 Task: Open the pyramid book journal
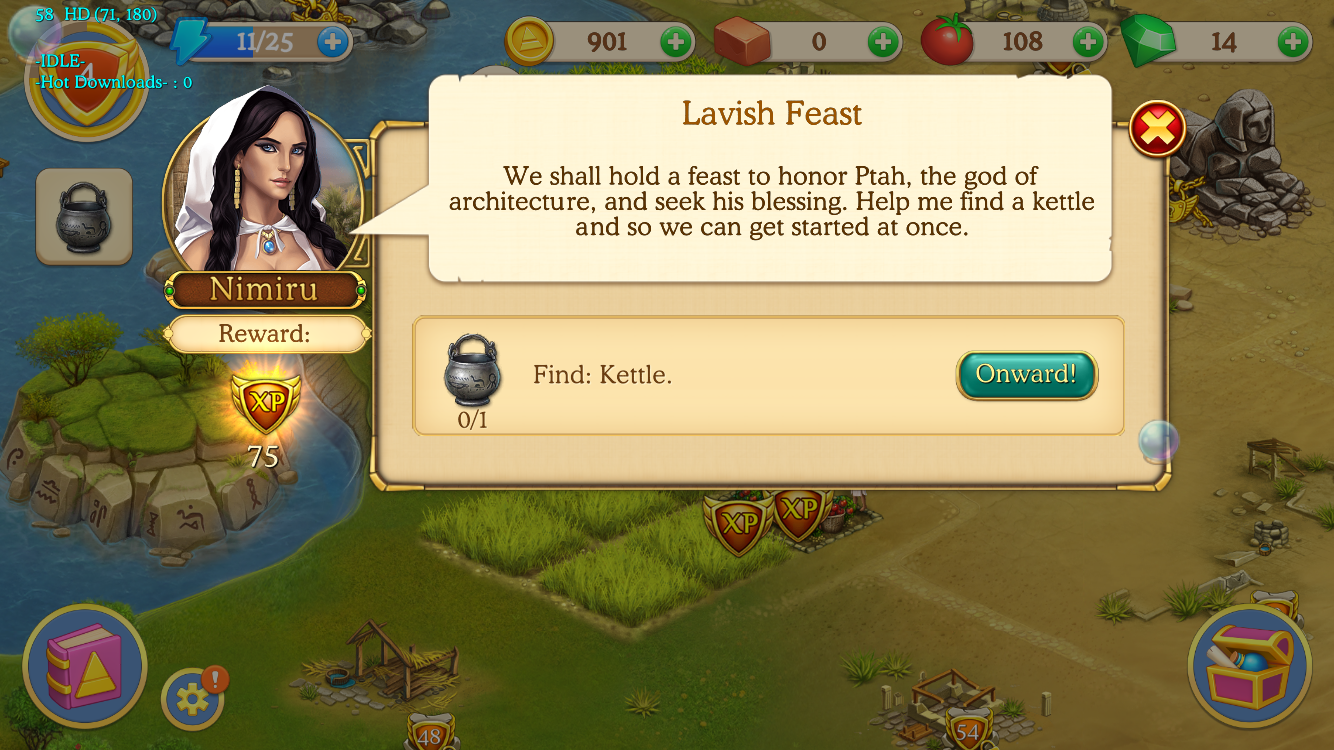point(84,665)
